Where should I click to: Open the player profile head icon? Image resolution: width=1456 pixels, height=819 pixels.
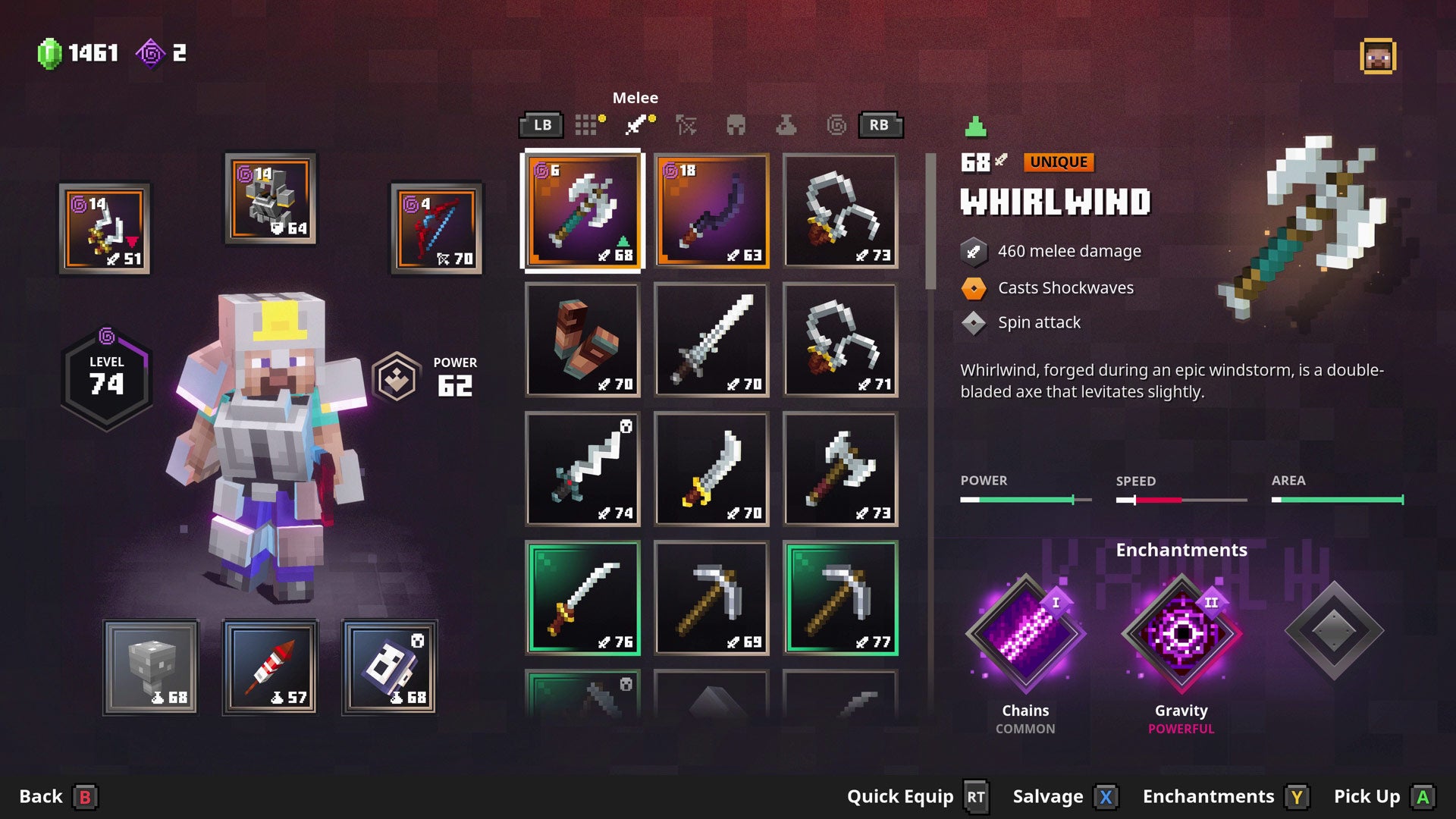(1377, 57)
